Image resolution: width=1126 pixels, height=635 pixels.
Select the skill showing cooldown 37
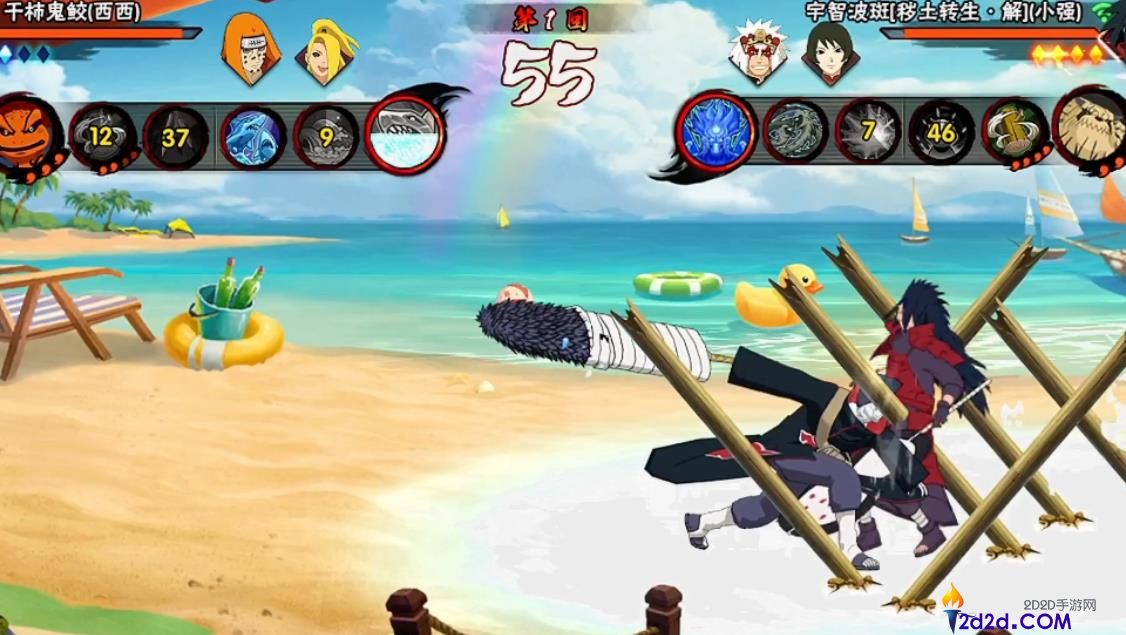[176, 137]
